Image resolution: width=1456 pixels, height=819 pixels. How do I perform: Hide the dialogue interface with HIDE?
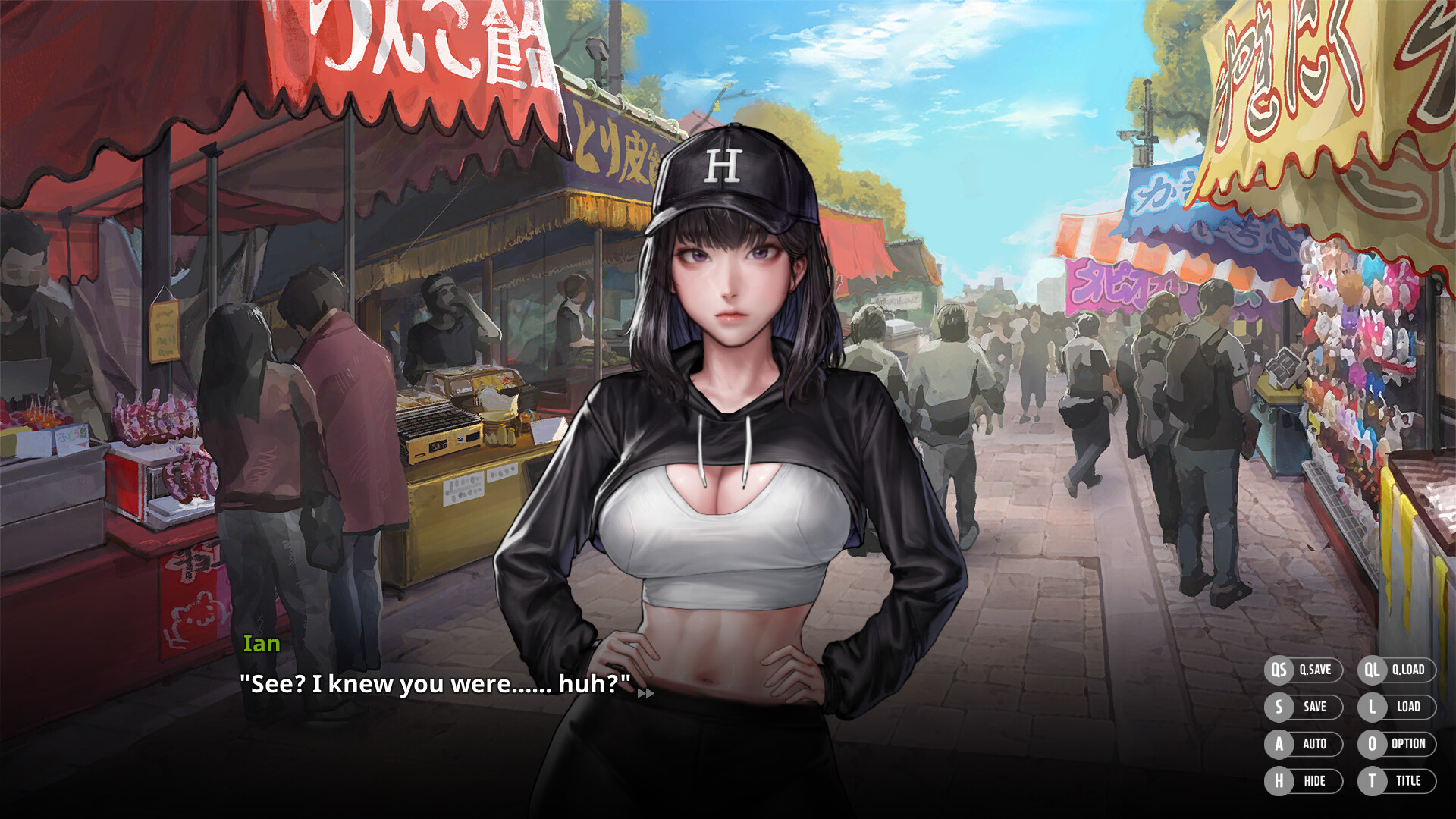click(x=1314, y=780)
